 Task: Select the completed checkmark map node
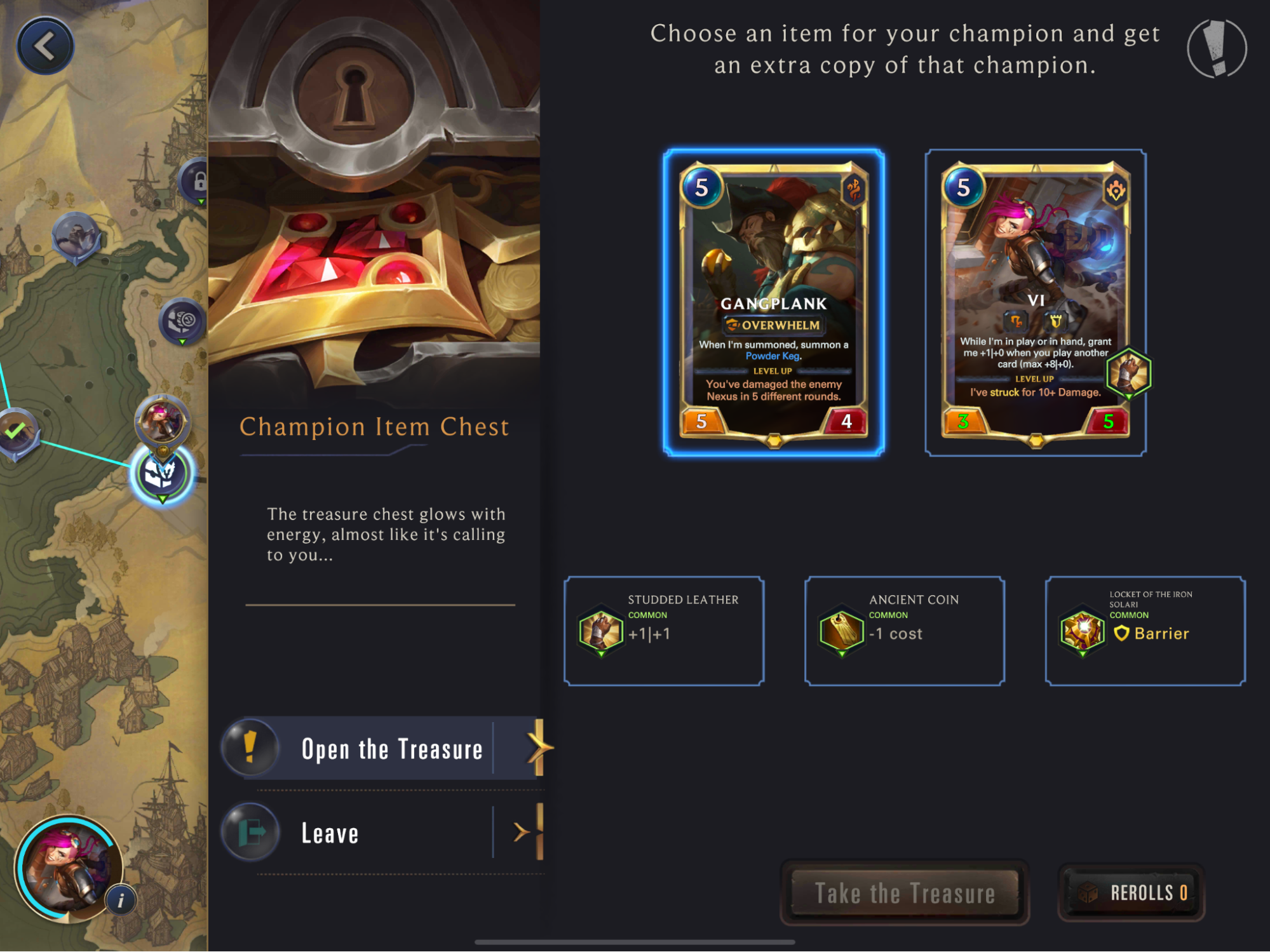pos(16,432)
